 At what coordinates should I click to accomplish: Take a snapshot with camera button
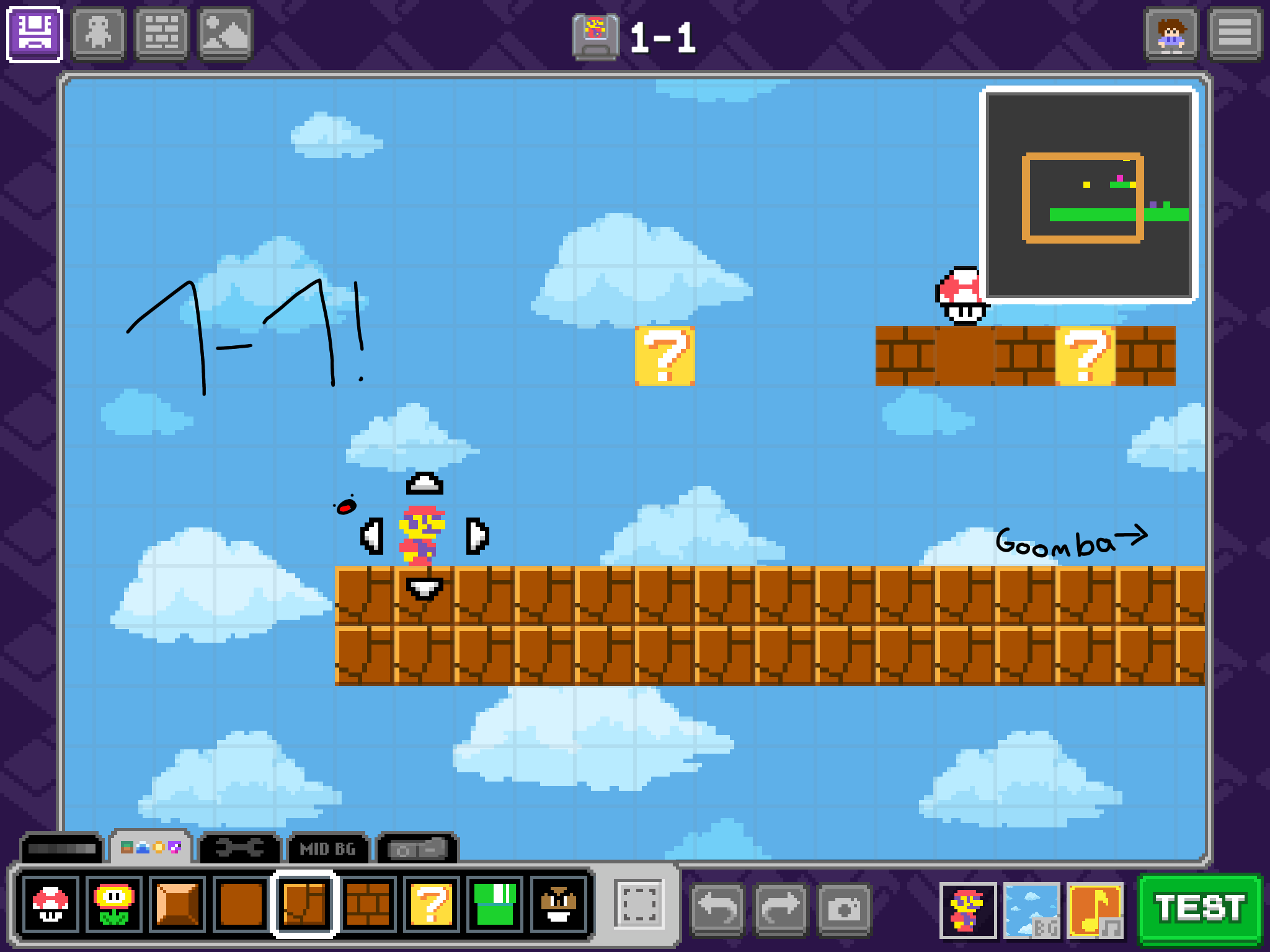[x=844, y=909]
